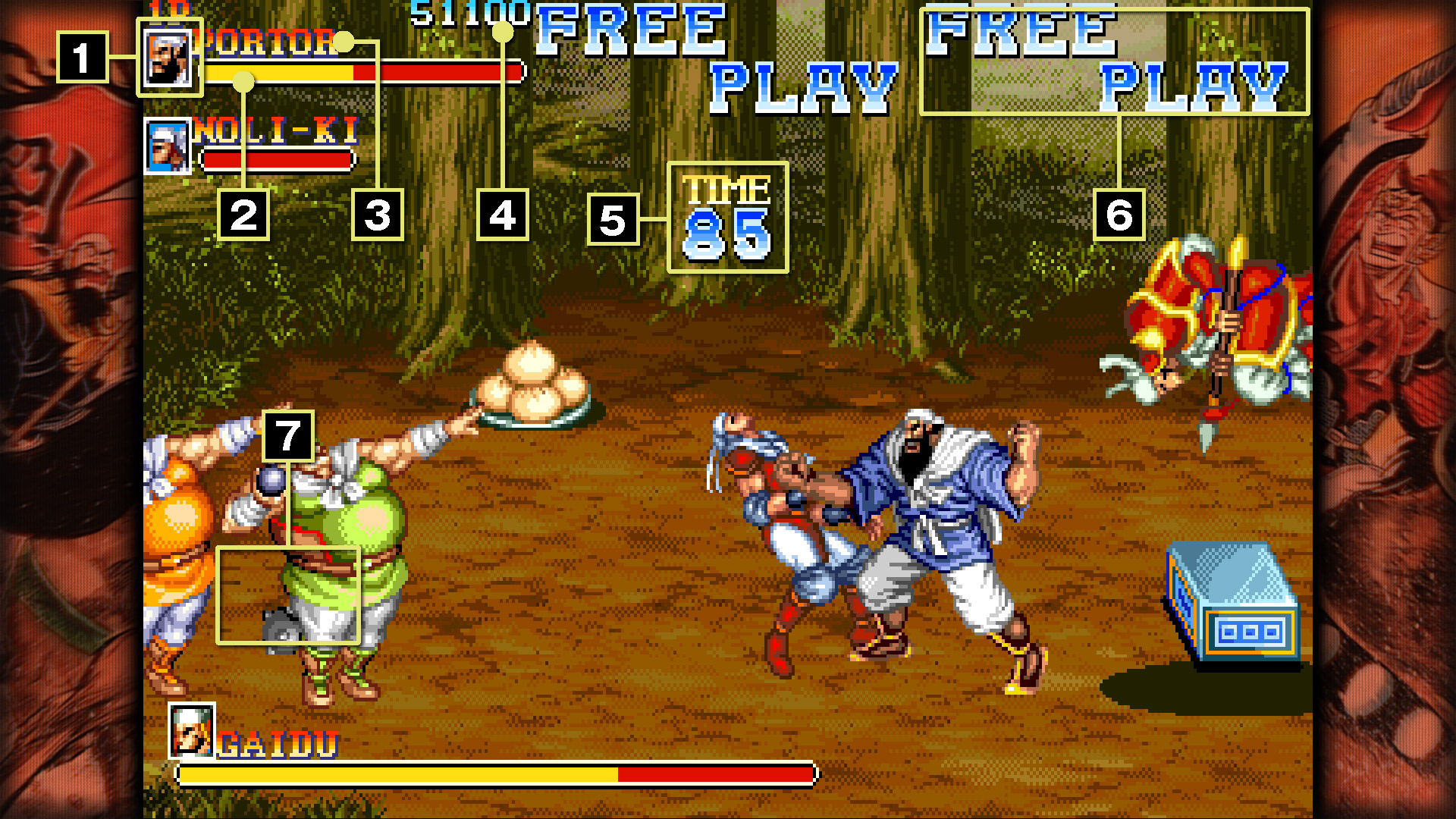Click callout marker number 2
Image resolution: width=1456 pixels, height=819 pixels.
click(x=244, y=216)
